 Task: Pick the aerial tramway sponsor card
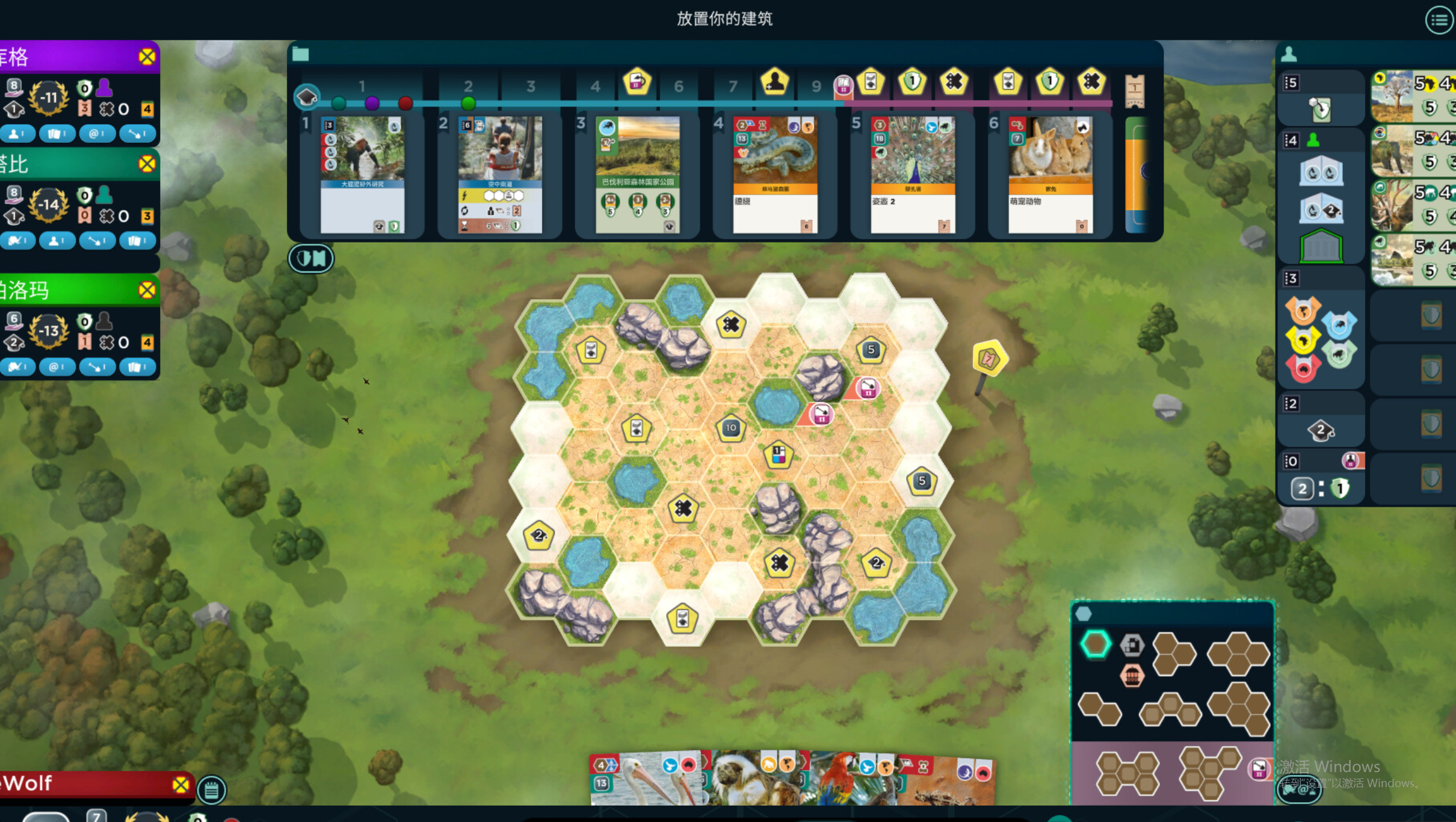[500, 175]
